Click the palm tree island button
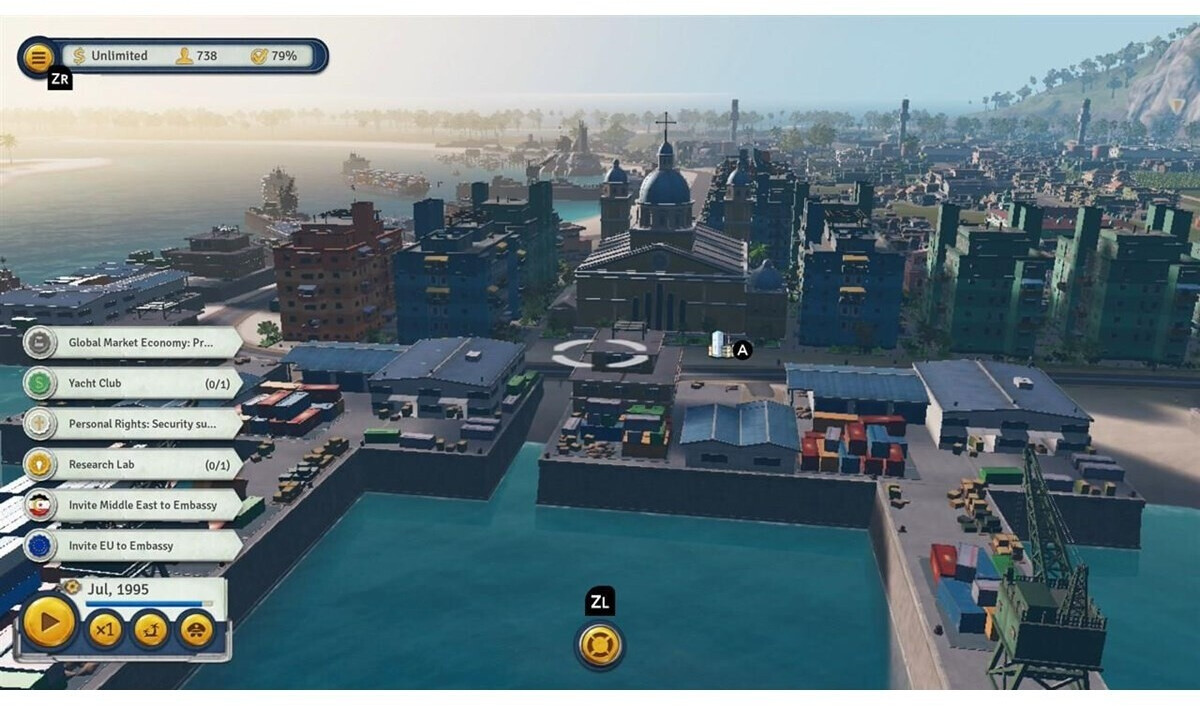 click(x=151, y=630)
